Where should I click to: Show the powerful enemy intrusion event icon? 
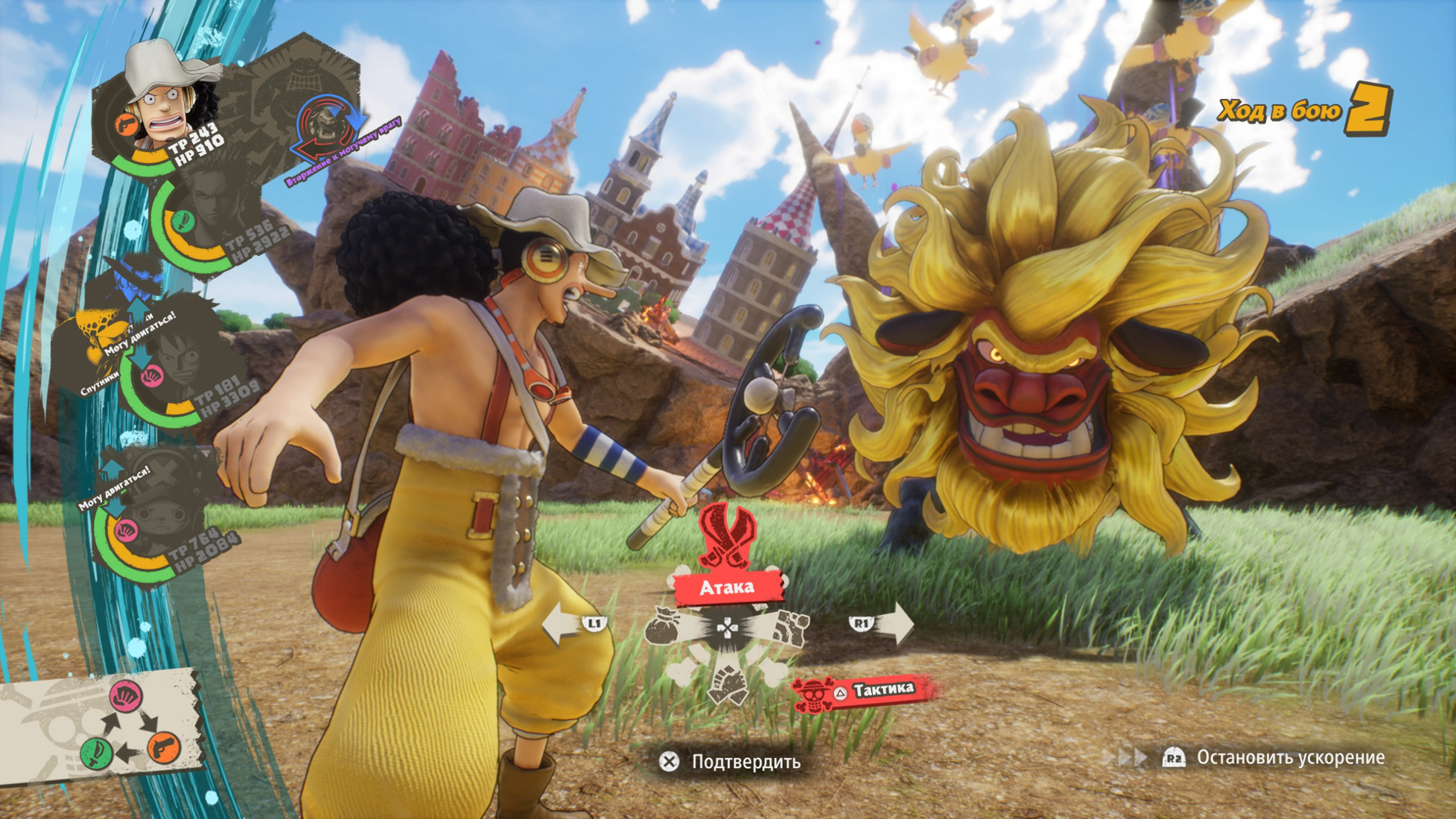[326, 128]
